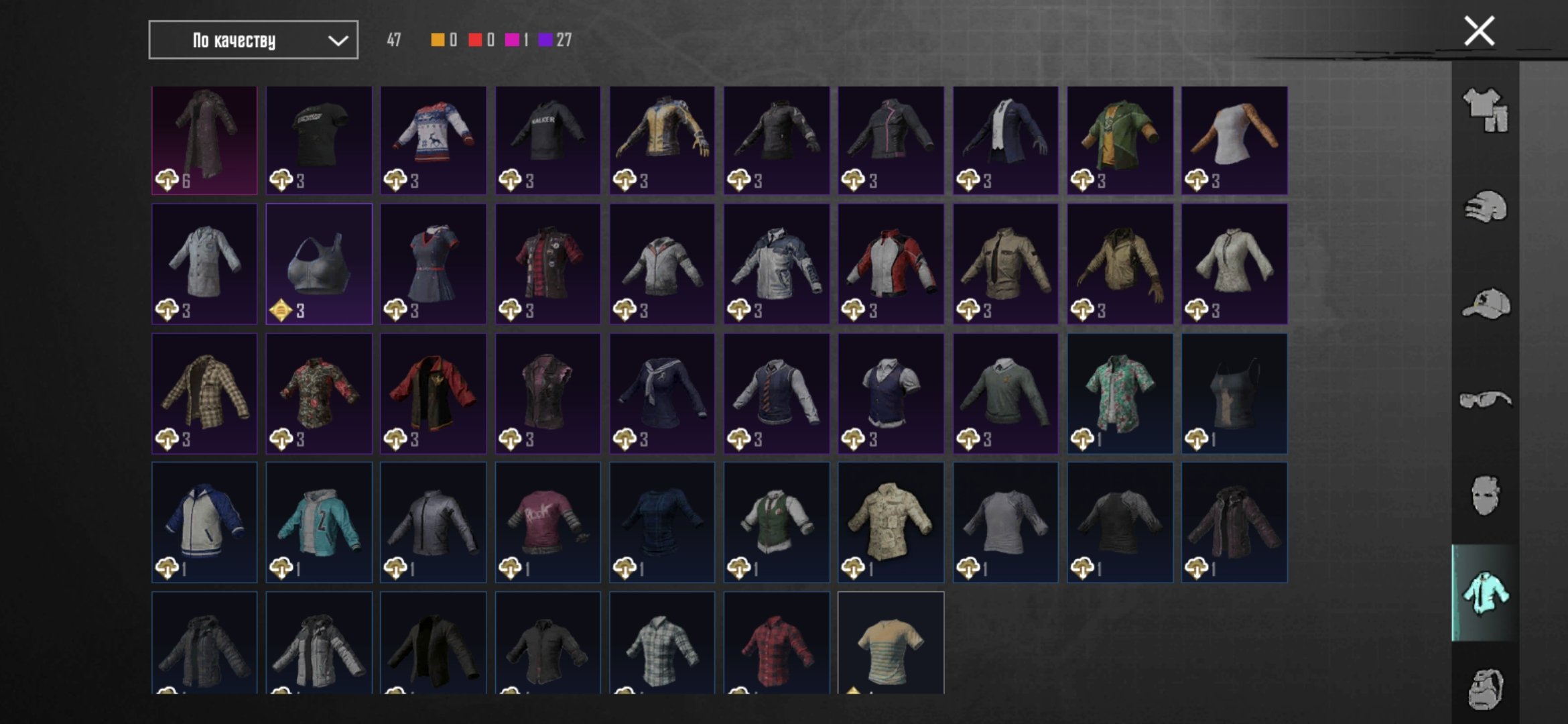Choose the reindeer Christmas sweater

click(434, 140)
